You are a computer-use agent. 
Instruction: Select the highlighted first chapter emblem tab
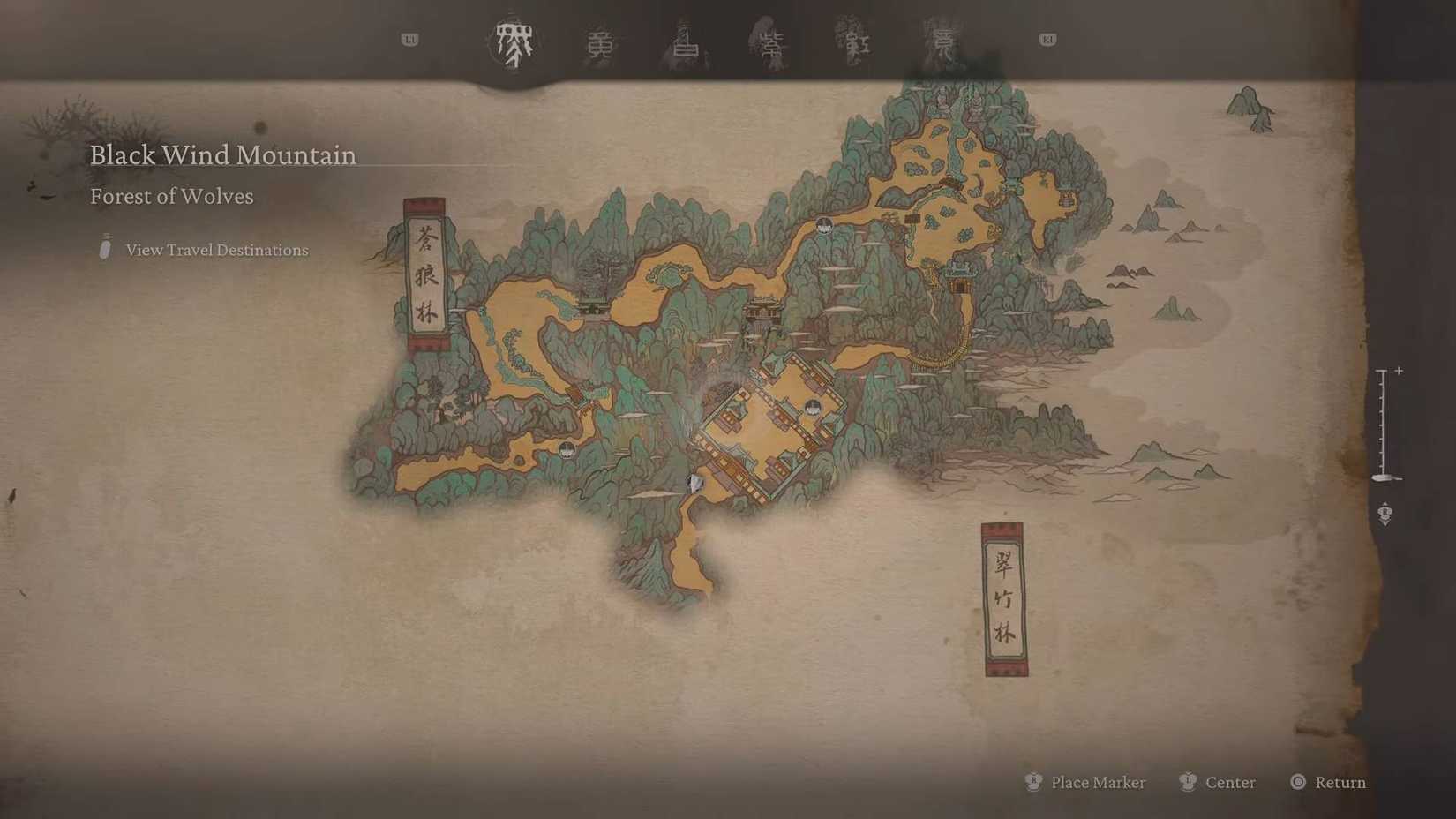point(514,40)
